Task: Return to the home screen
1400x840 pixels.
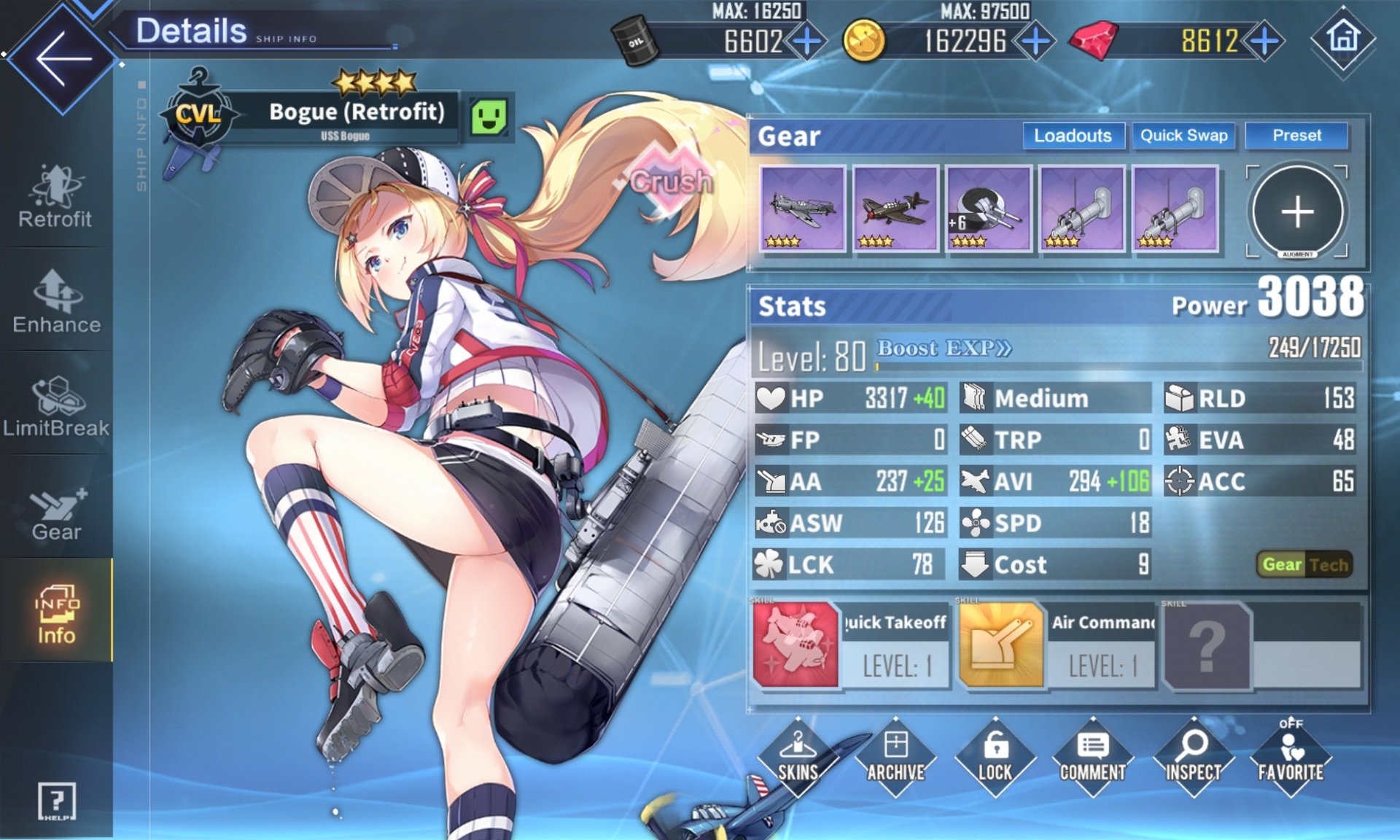Action: (1343, 38)
